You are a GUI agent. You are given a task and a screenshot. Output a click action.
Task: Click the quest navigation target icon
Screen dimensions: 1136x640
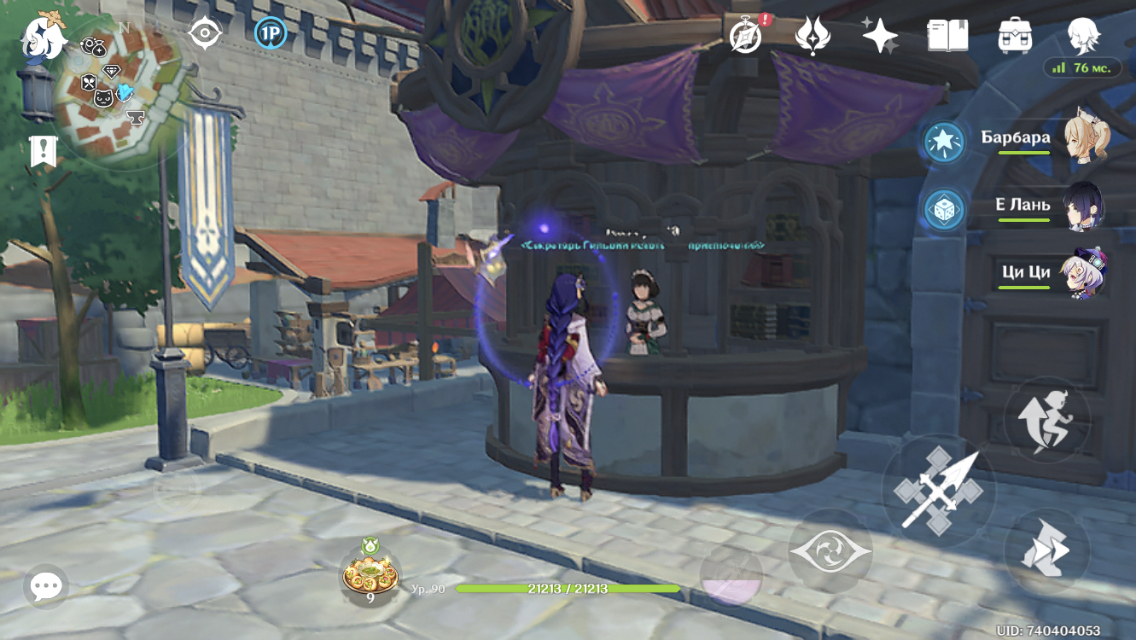tap(205, 34)
